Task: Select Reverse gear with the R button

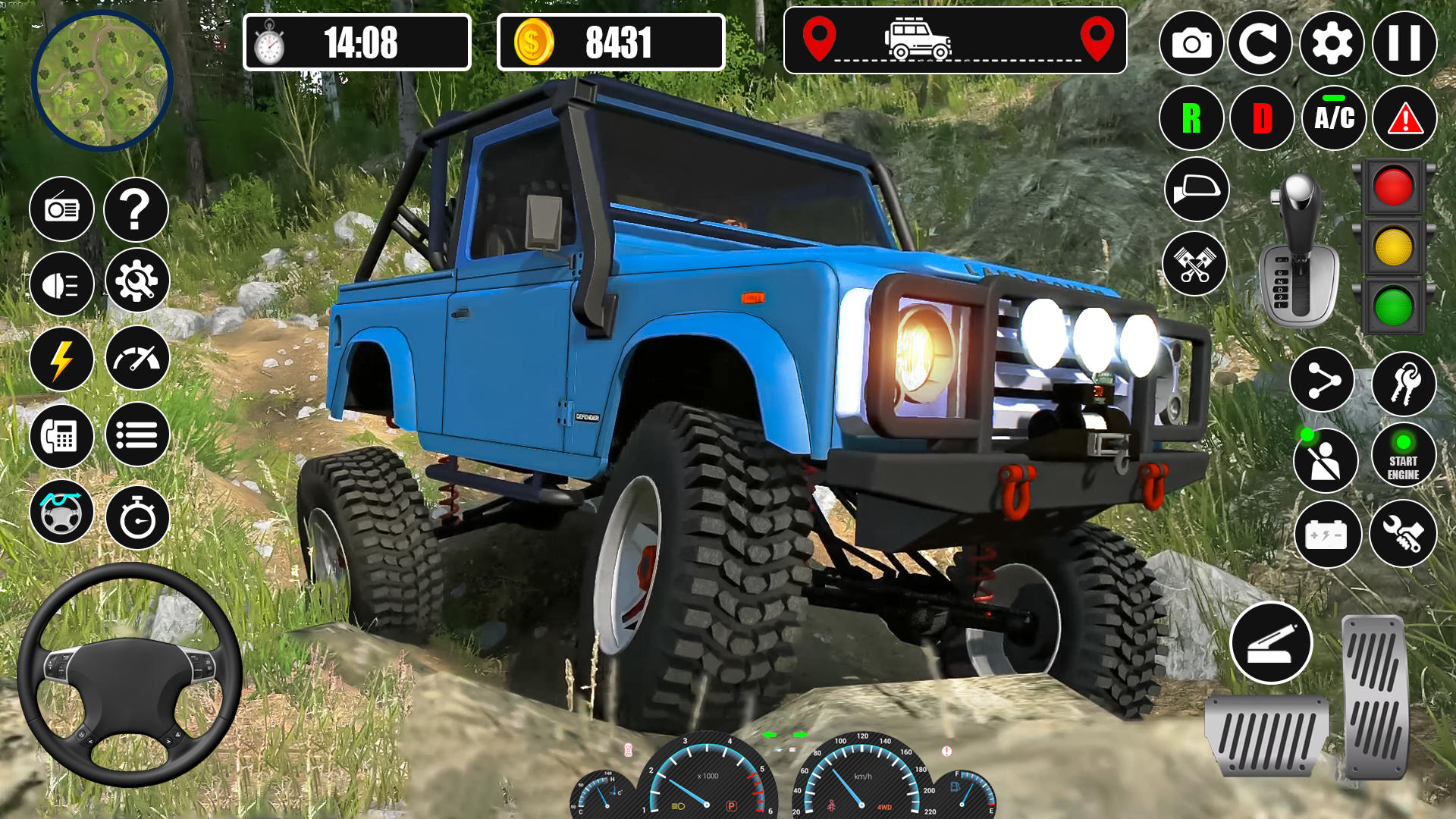Action: click(x=1191, y=118)
